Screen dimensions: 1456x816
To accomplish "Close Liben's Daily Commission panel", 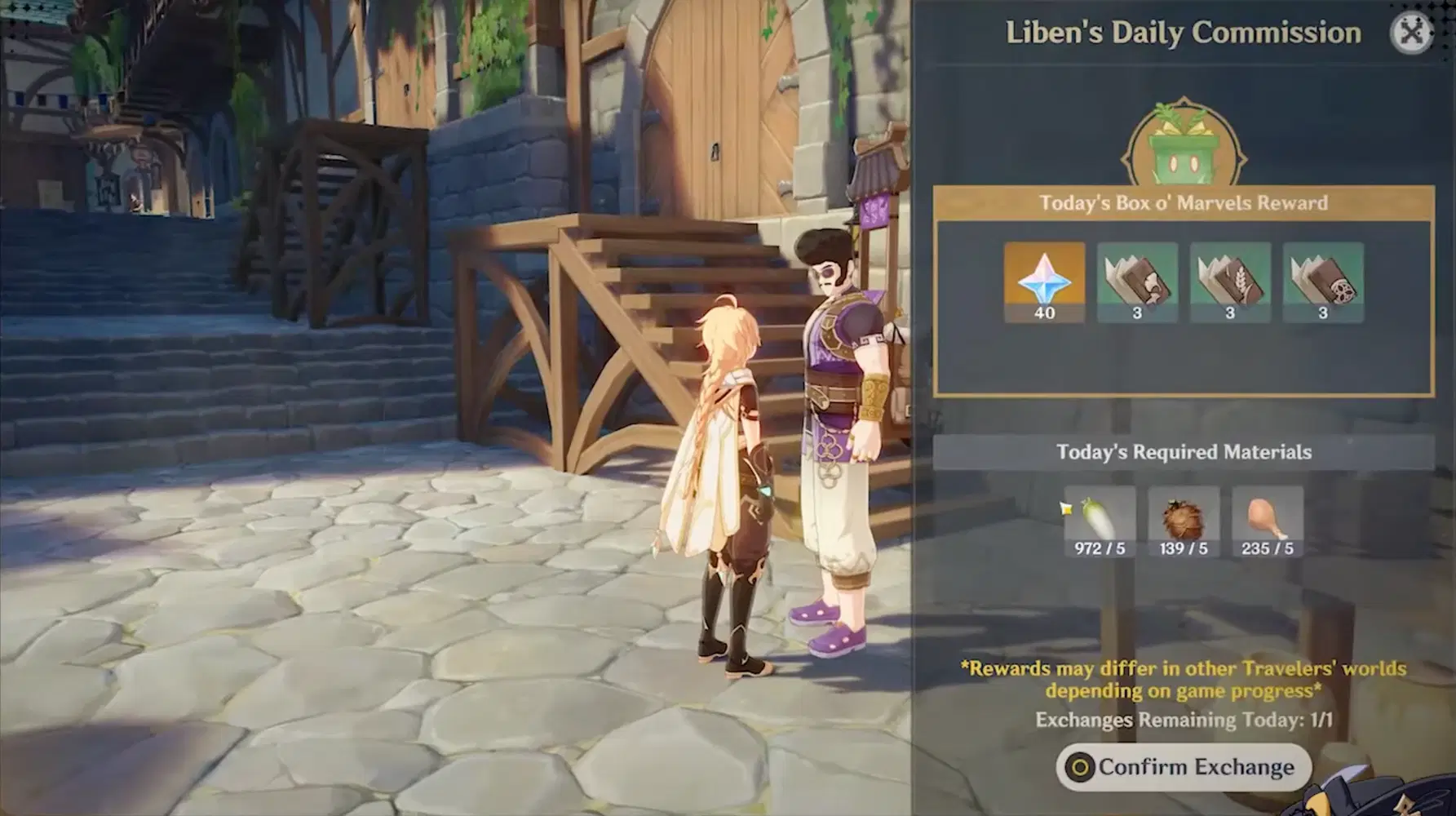I will pos(1411,33).
